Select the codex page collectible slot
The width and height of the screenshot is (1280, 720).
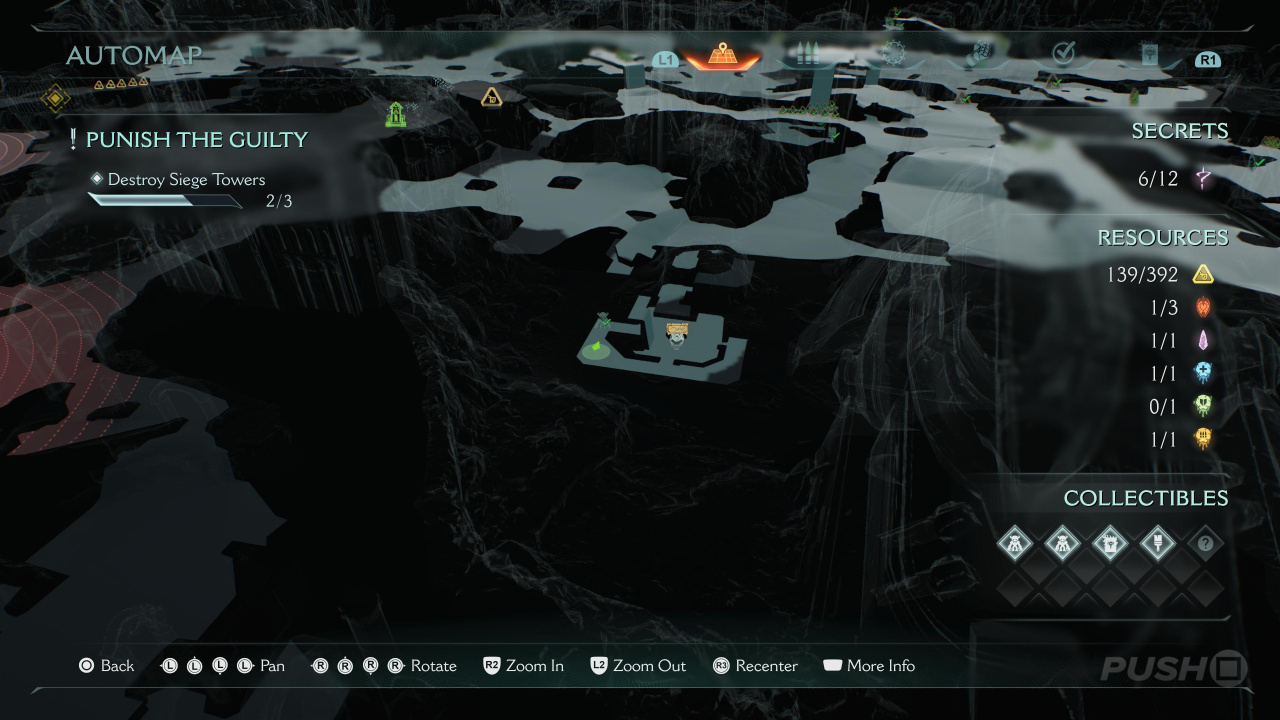coord(1110,544)
